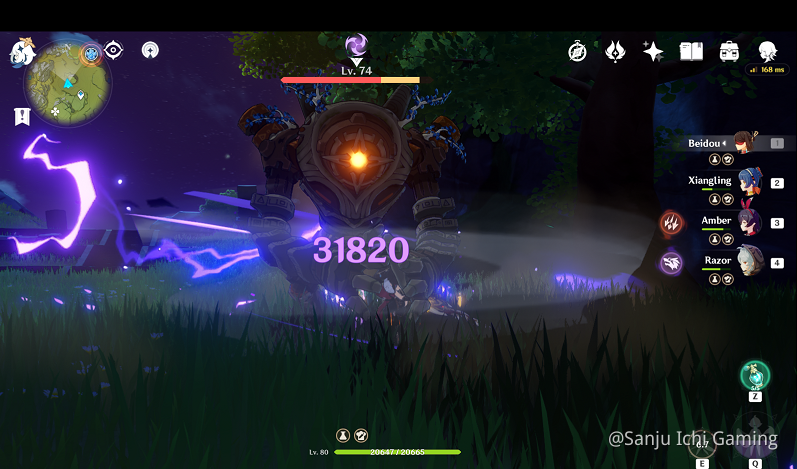
Task: Switch to party member Amber
Action: (748, 221)
